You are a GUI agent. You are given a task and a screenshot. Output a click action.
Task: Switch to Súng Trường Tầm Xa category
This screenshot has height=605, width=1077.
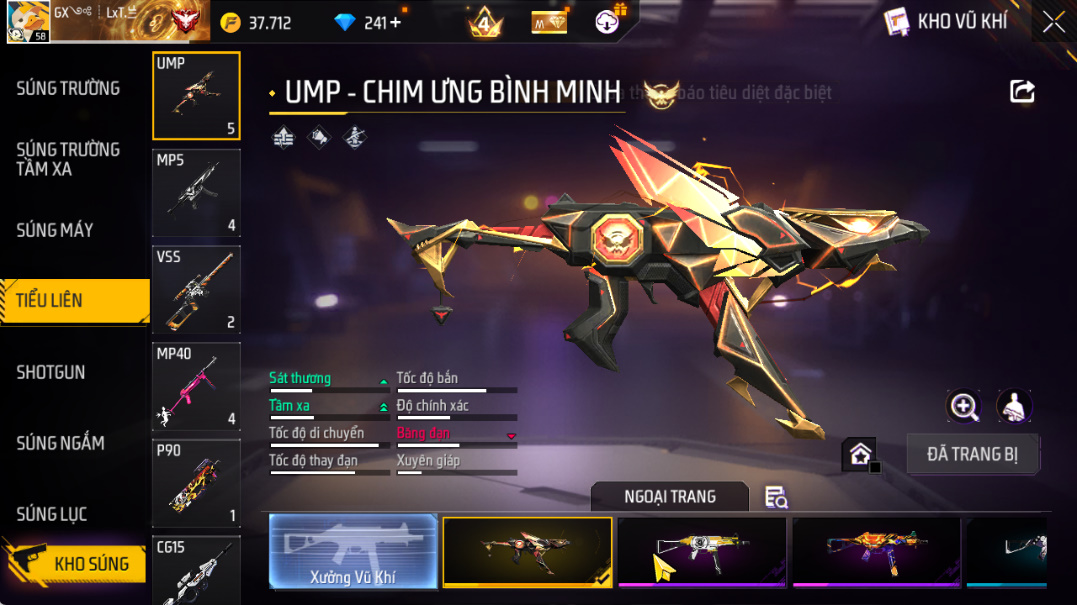pyautogui.click(x=68, y=159)
